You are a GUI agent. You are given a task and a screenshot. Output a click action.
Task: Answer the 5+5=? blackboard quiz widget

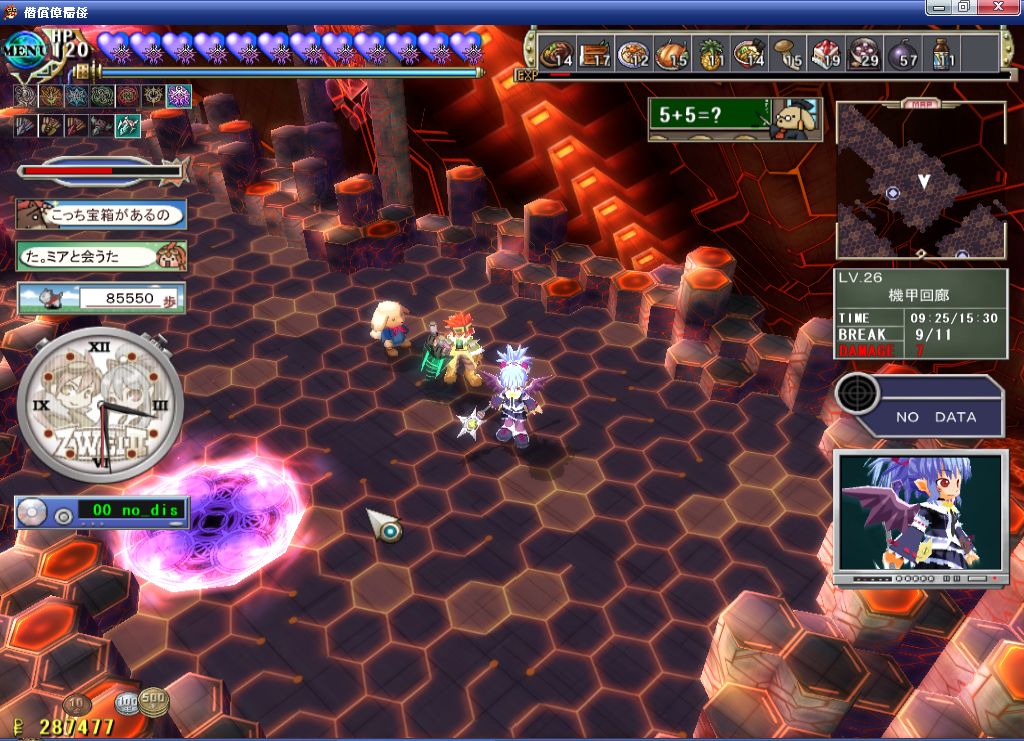click(734, 119)
